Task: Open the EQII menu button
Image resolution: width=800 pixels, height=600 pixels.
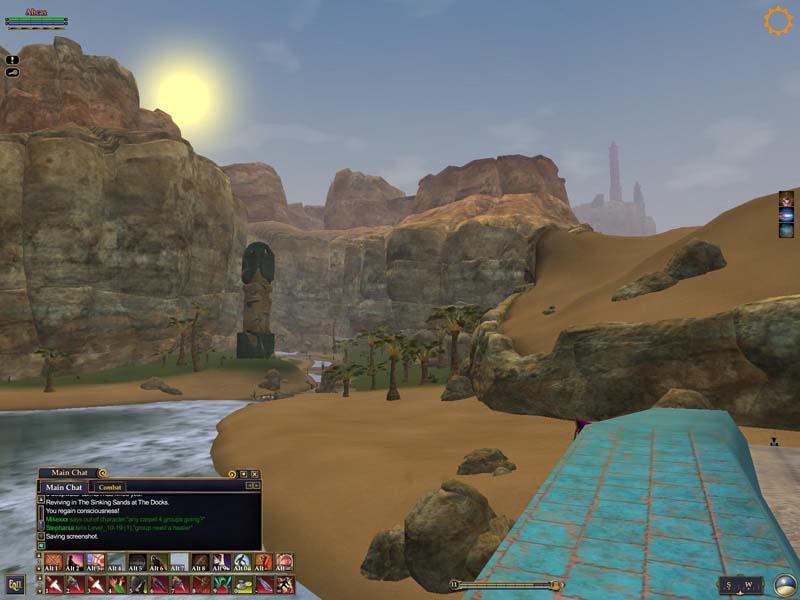Action: (x=15, y=583)
